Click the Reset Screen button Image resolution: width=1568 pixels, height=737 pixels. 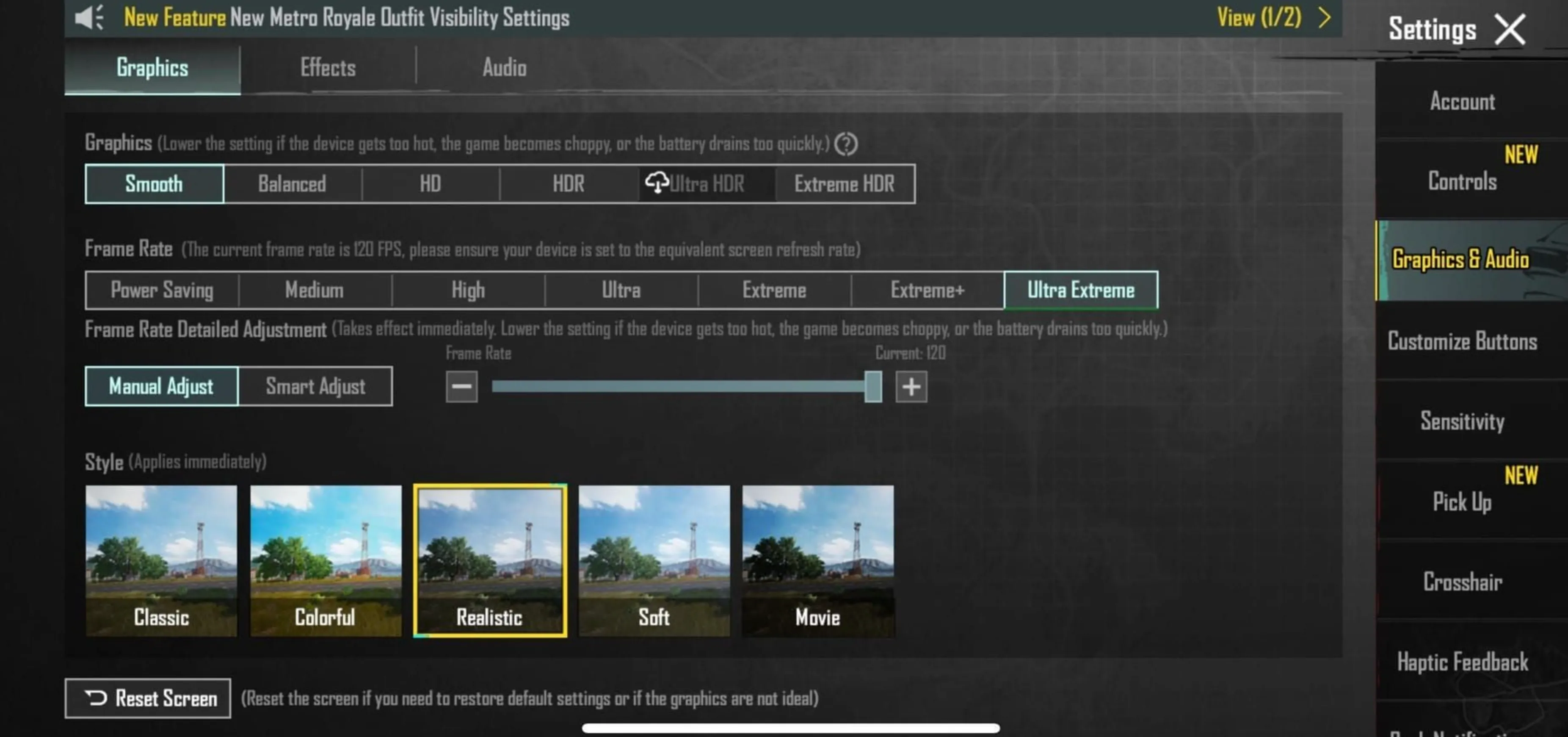point(148,698)
